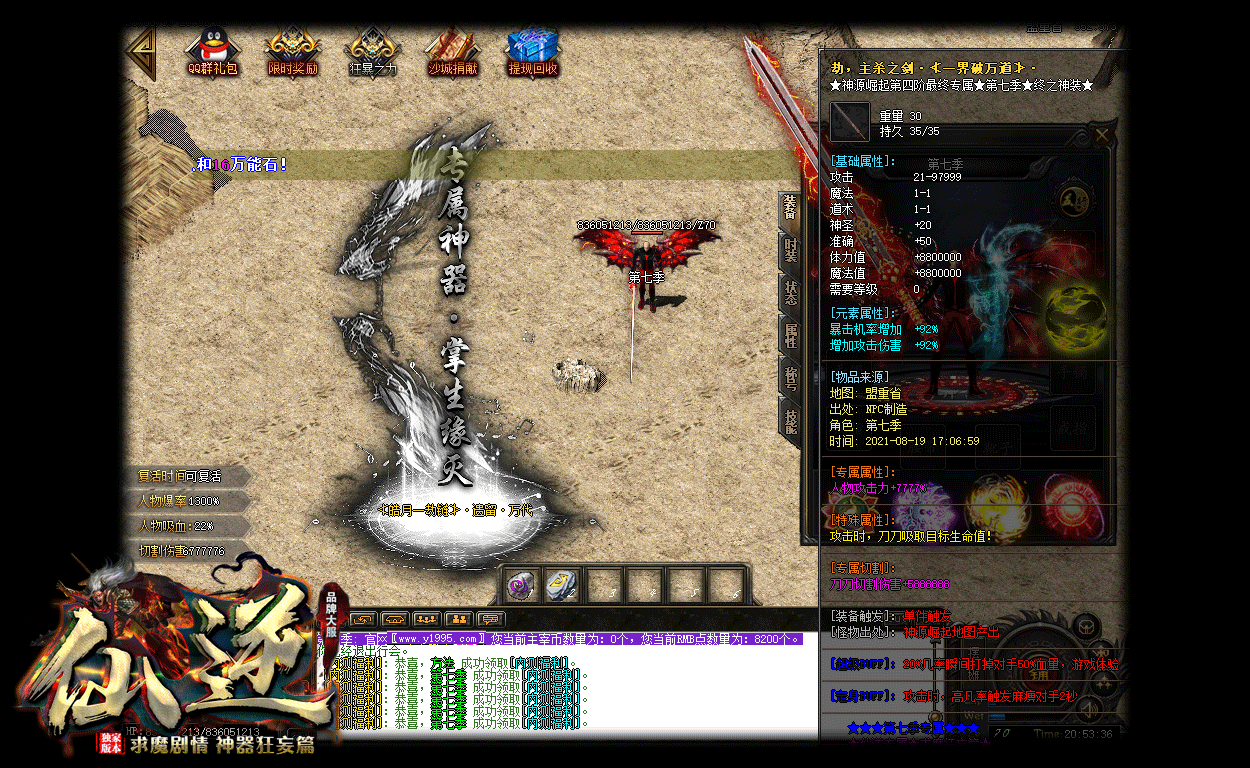1250x768 pixels.
Task: Open the speech bubble chat button
Action: pos(490,619)
